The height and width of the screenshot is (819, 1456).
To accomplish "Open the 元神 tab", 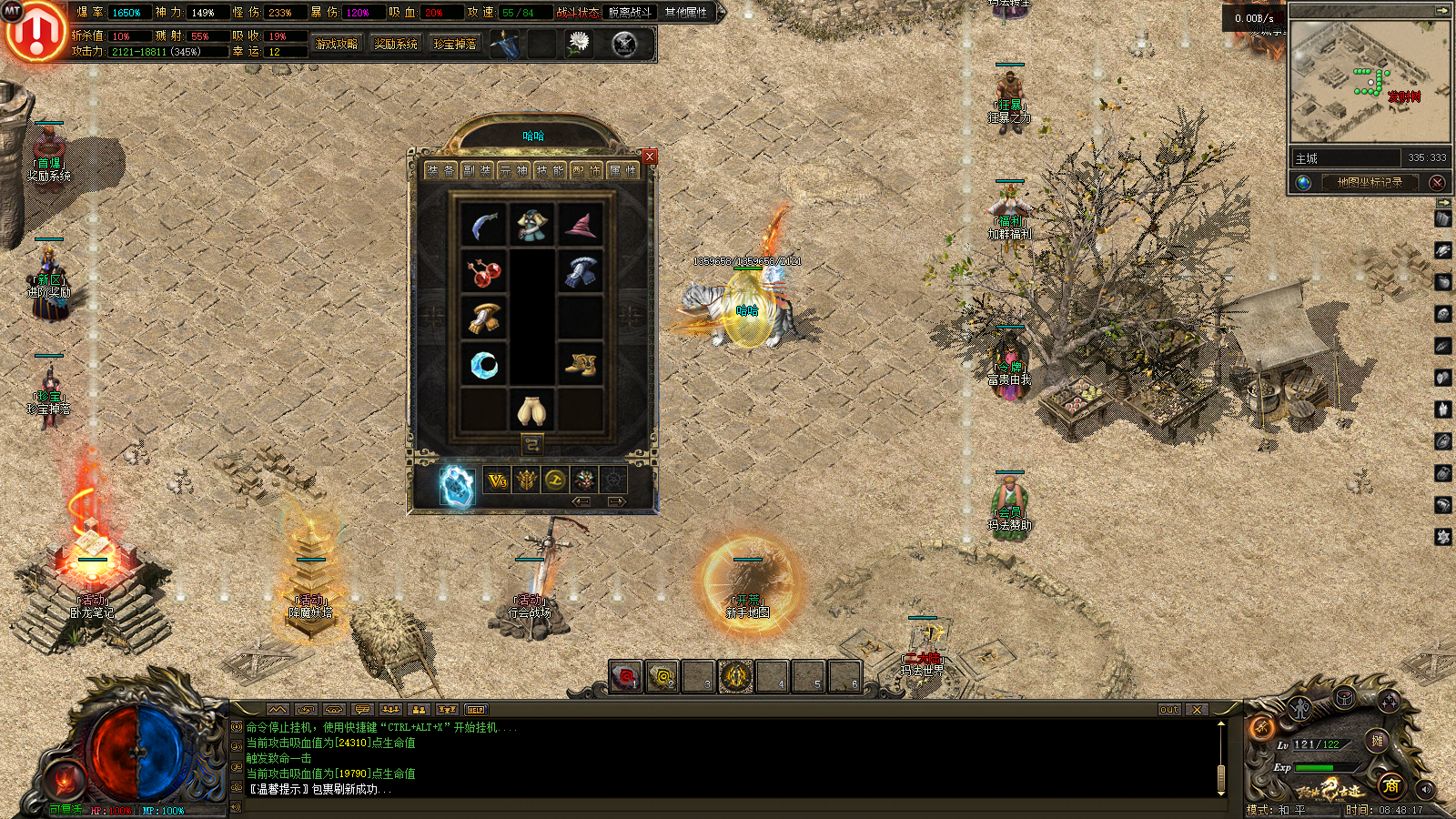I will coord(513,170).
